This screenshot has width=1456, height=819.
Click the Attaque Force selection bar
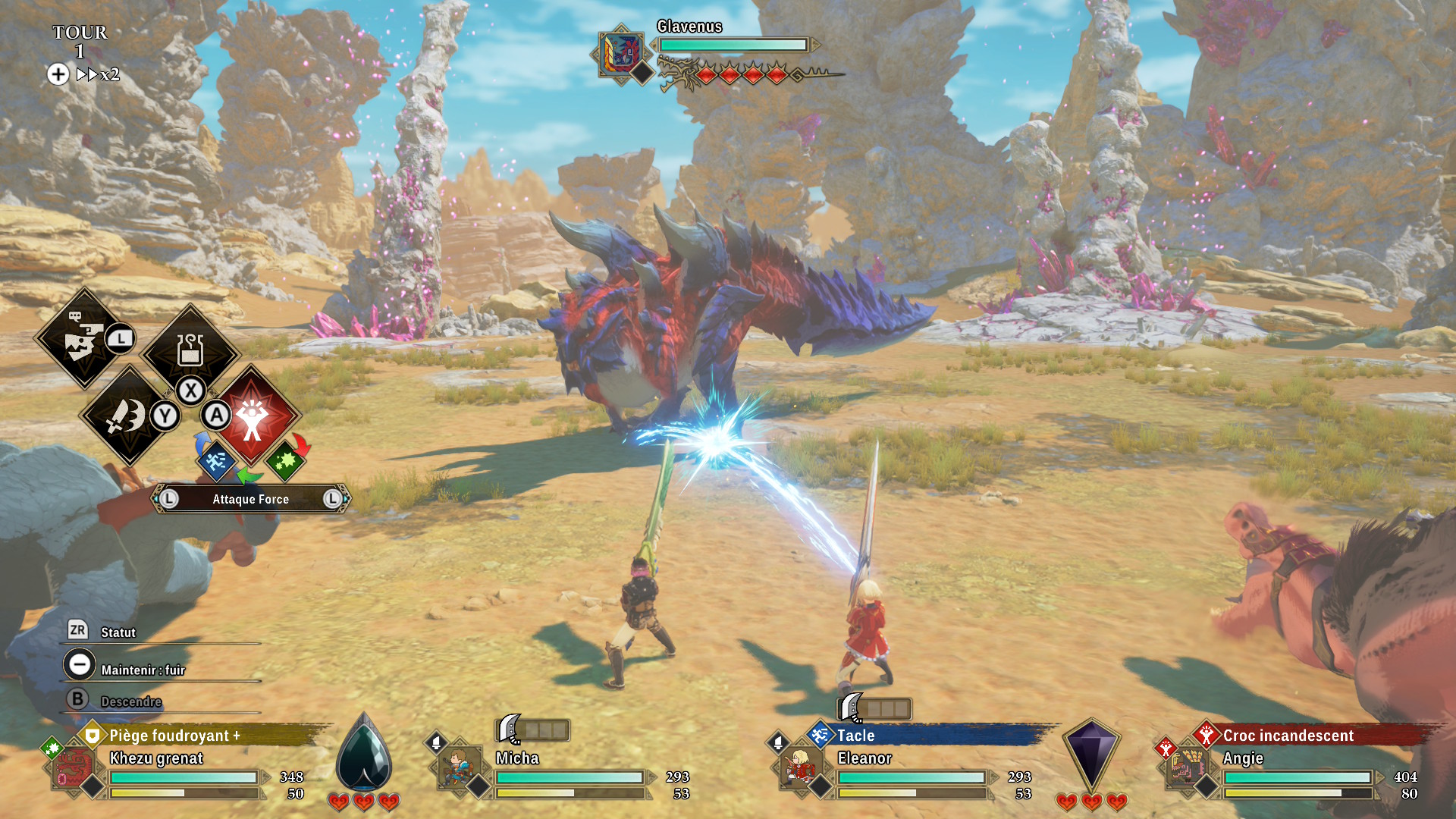point(250,499)
